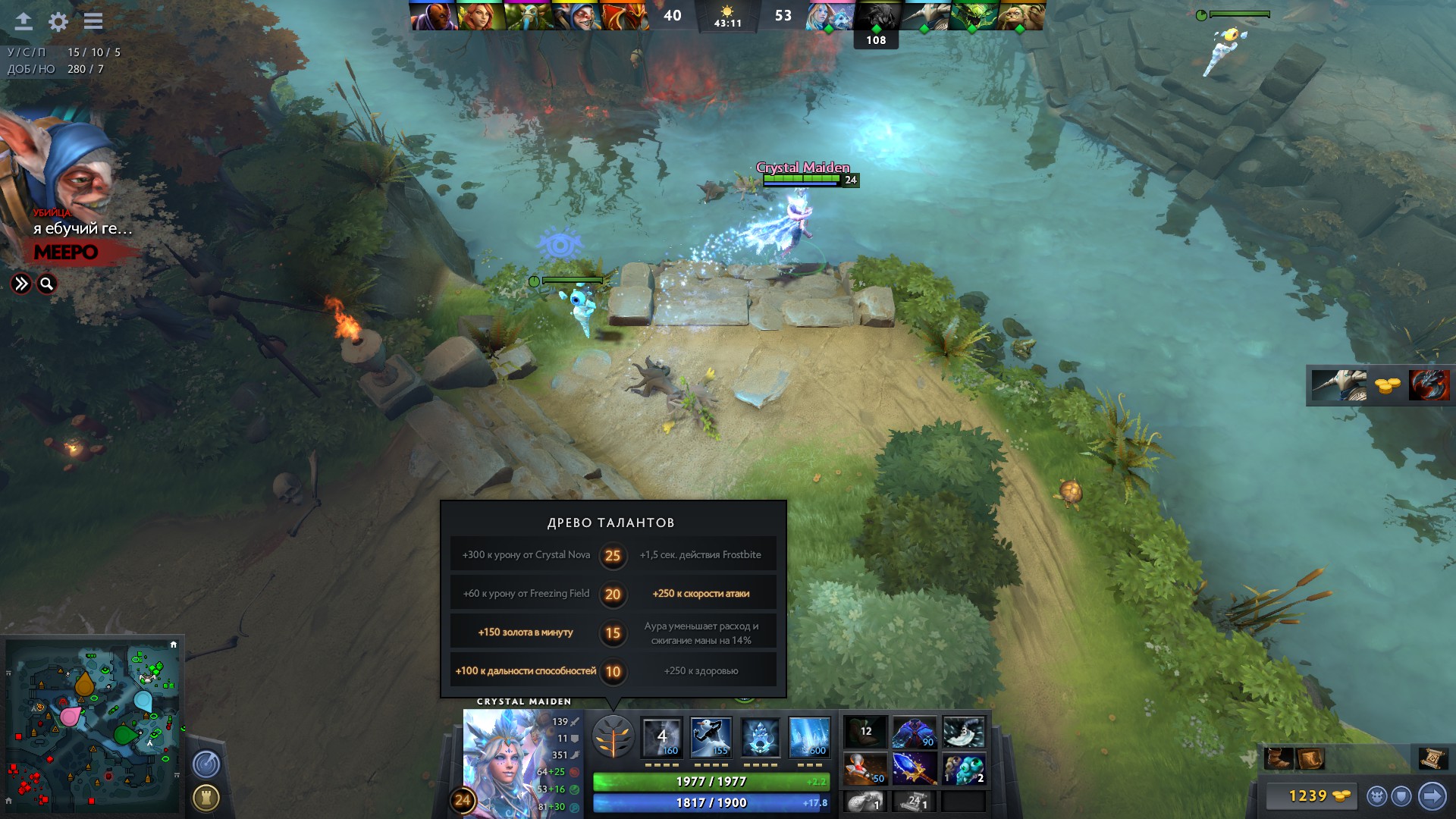The image size is (1456, 819).
Task: Open the hamburger main menu
Action: 93,21
